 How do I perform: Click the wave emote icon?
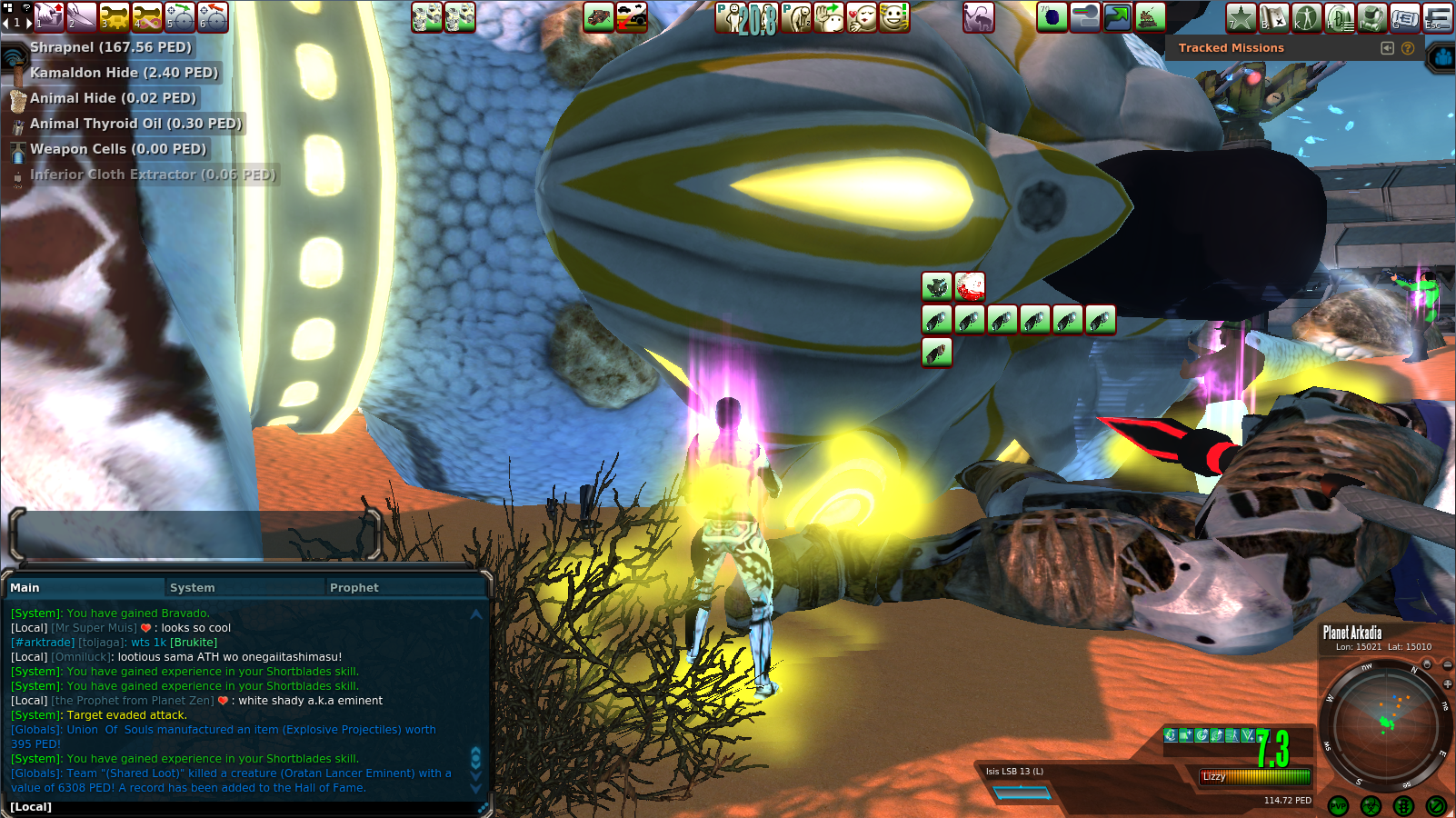click(x=829, y=17)
